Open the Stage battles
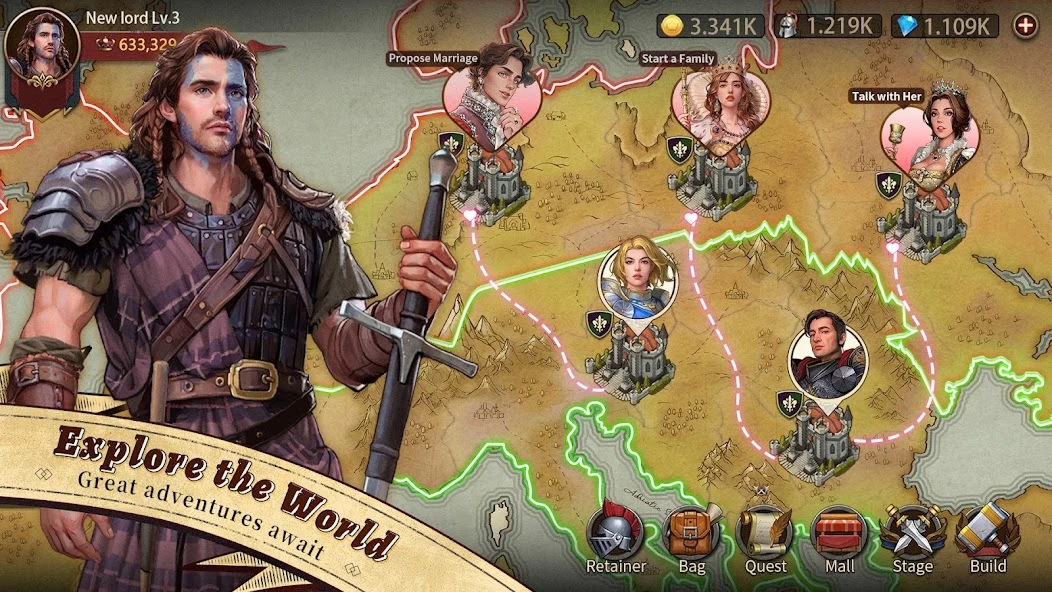The image size is (1052, 592). [912, 536]
